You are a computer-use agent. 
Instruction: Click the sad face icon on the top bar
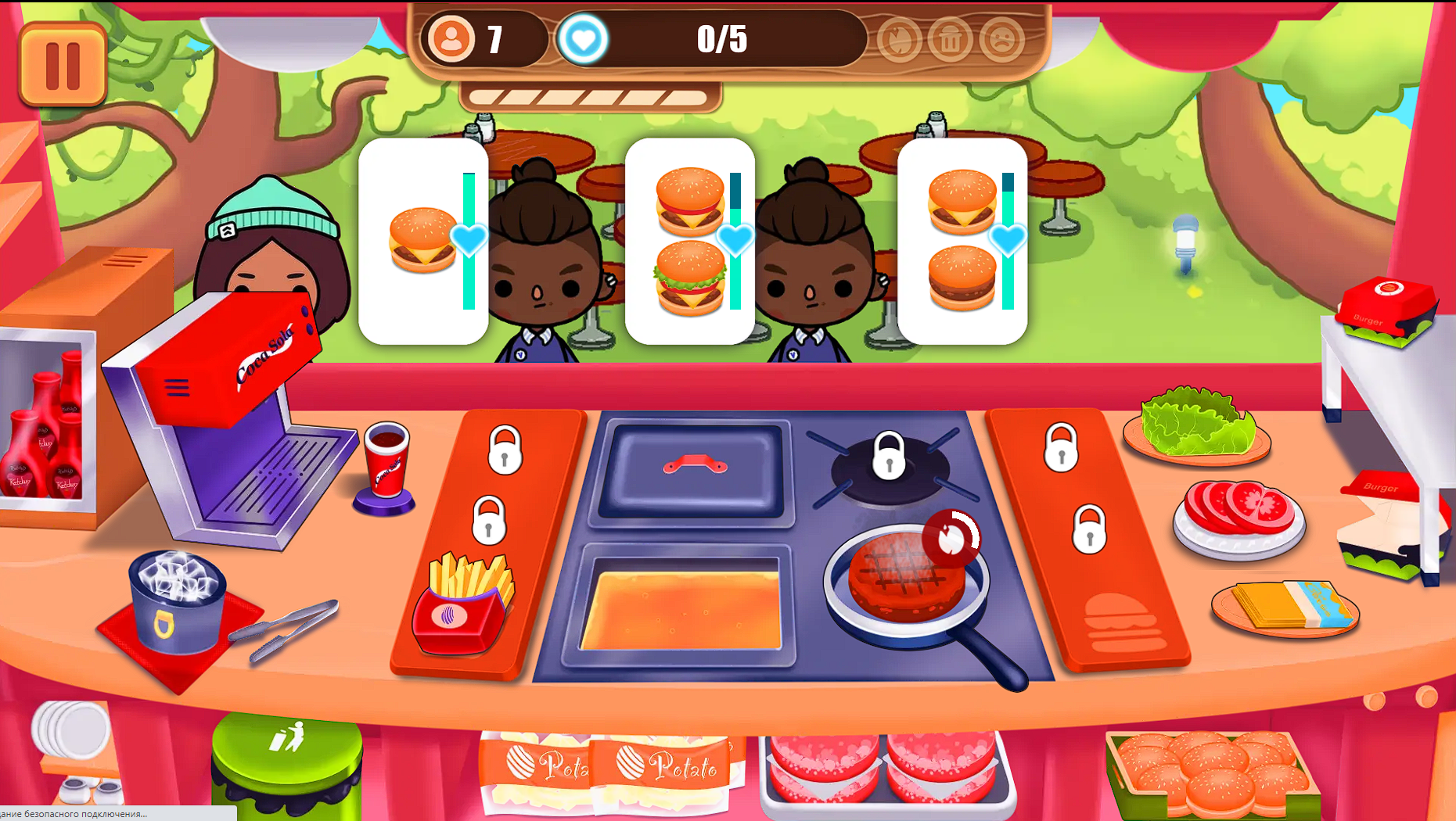(1005, 39)
